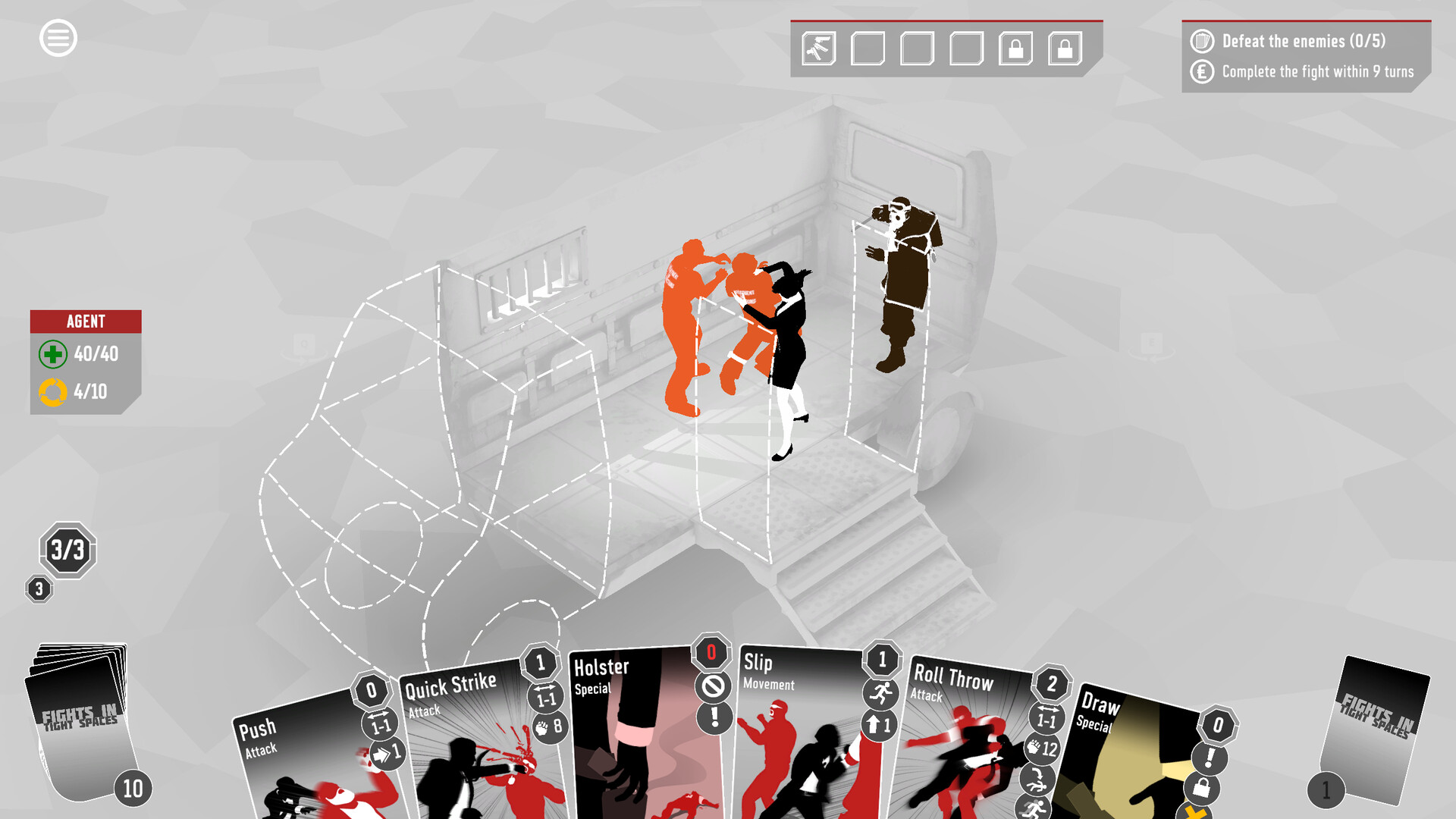Select the first locked combo slot
The height and width of the screenshot is (819, 1456).
[1015, 49]
